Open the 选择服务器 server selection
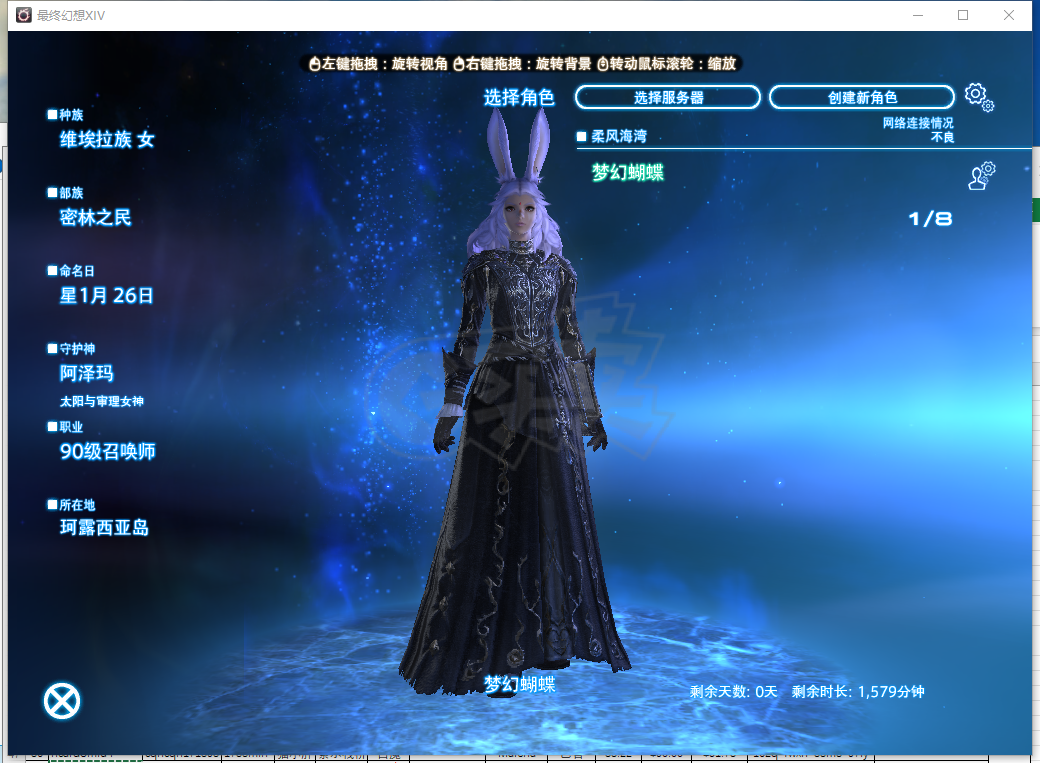The height and width of the screenshot is (763, 1040). 668,97
